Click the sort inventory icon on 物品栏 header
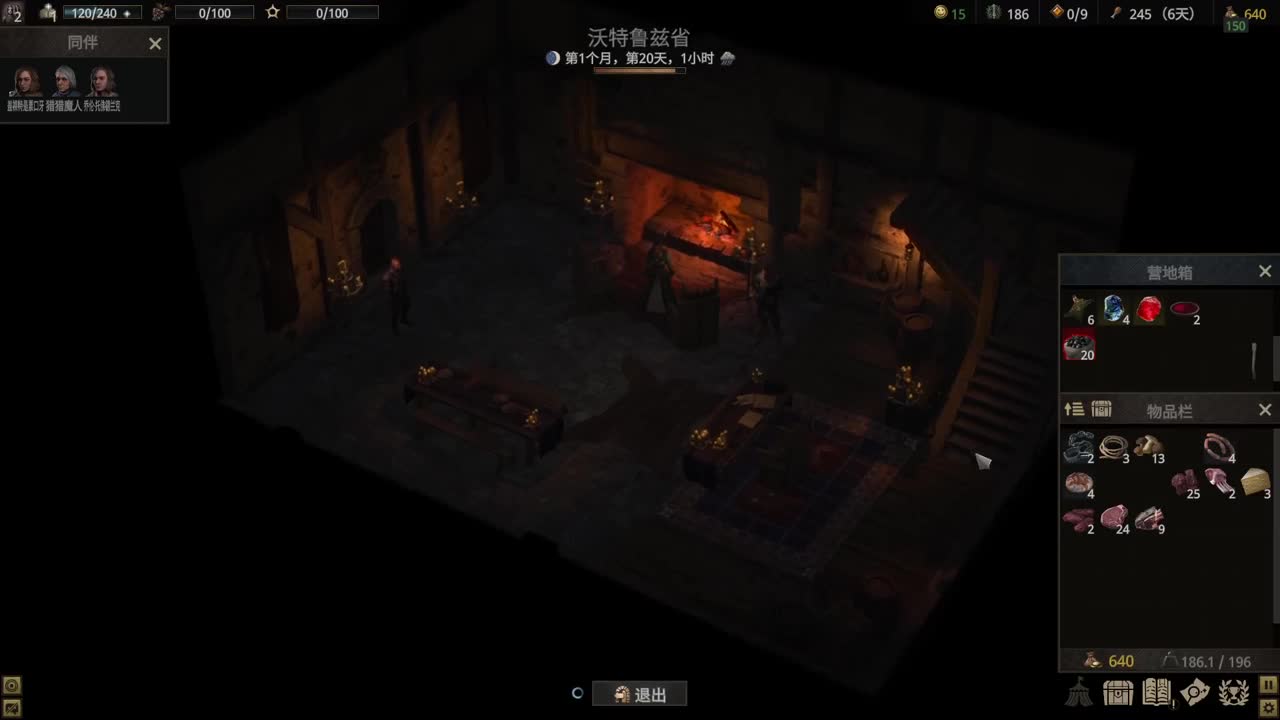1280x720 pixels. tap(1072, 409)
